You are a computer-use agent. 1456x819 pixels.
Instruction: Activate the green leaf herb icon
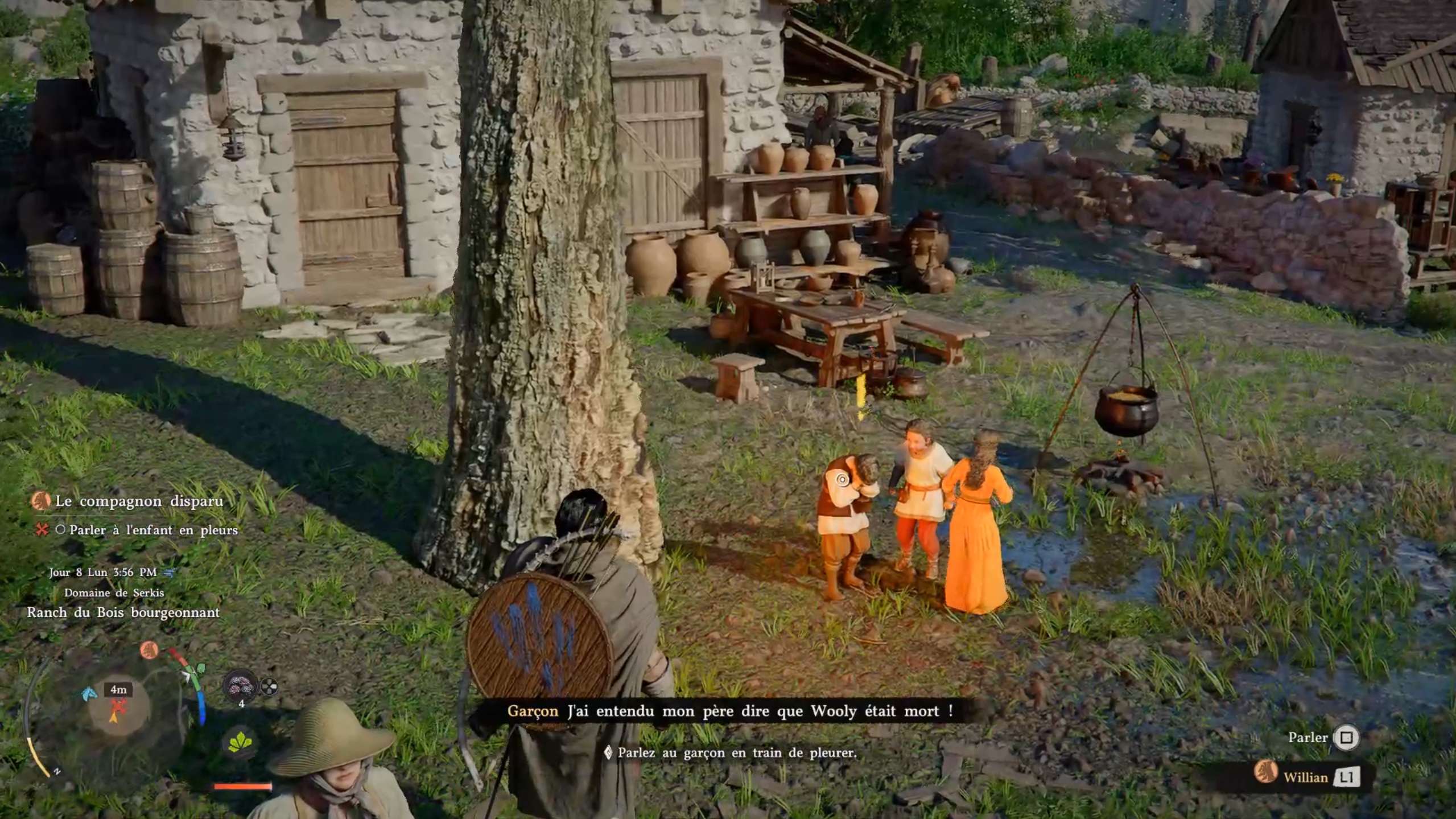(240, 742)
